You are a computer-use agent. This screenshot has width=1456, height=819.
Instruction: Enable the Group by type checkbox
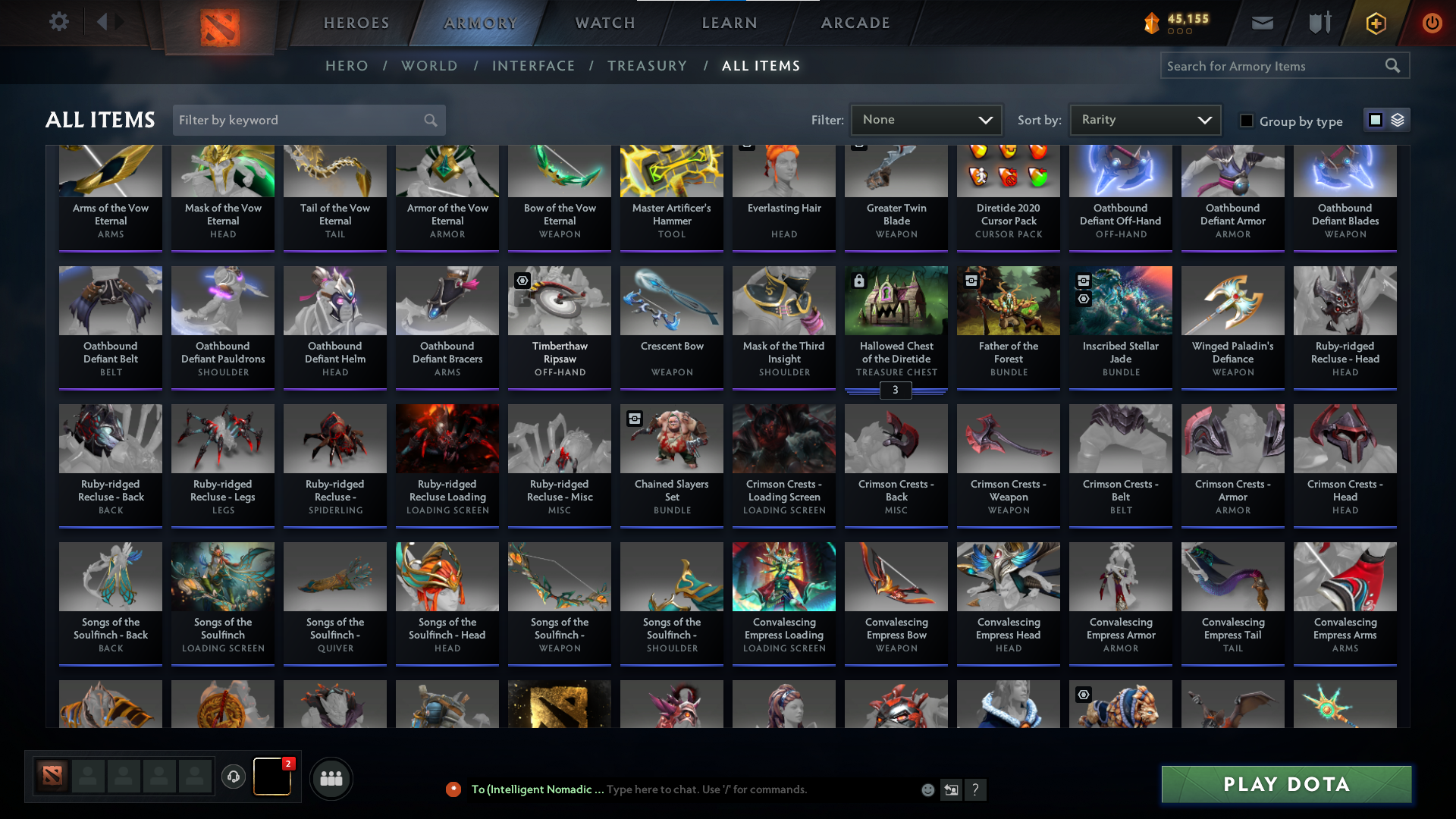(x=1246, y=121)
